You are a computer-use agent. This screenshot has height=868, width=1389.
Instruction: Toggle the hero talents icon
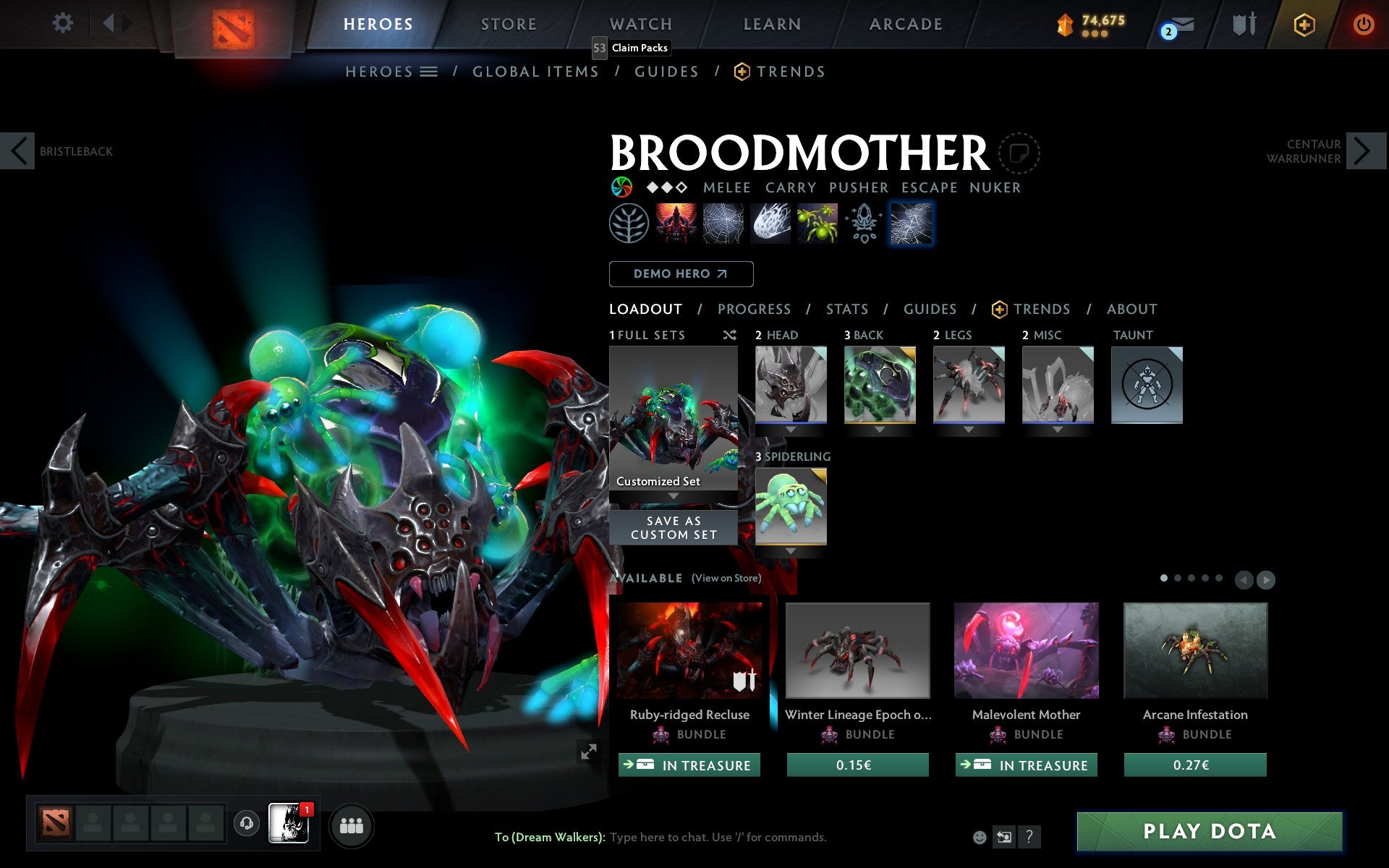[631, 224]
